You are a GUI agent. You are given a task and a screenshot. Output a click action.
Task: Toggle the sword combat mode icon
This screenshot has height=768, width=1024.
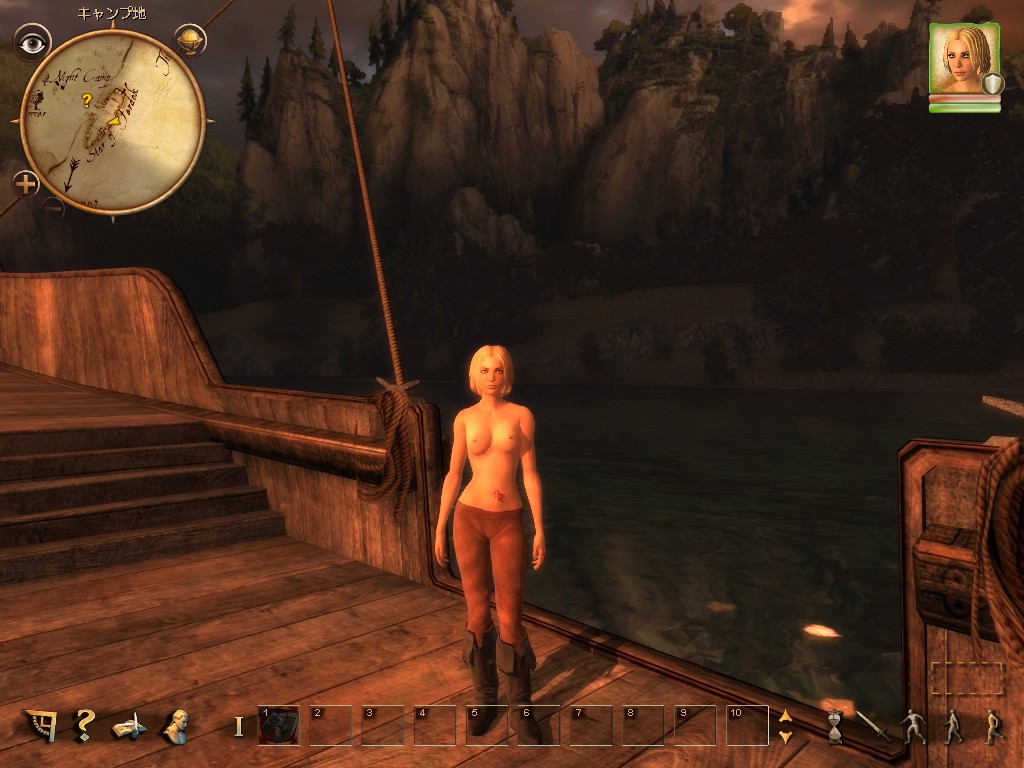(x=873, y=725)
